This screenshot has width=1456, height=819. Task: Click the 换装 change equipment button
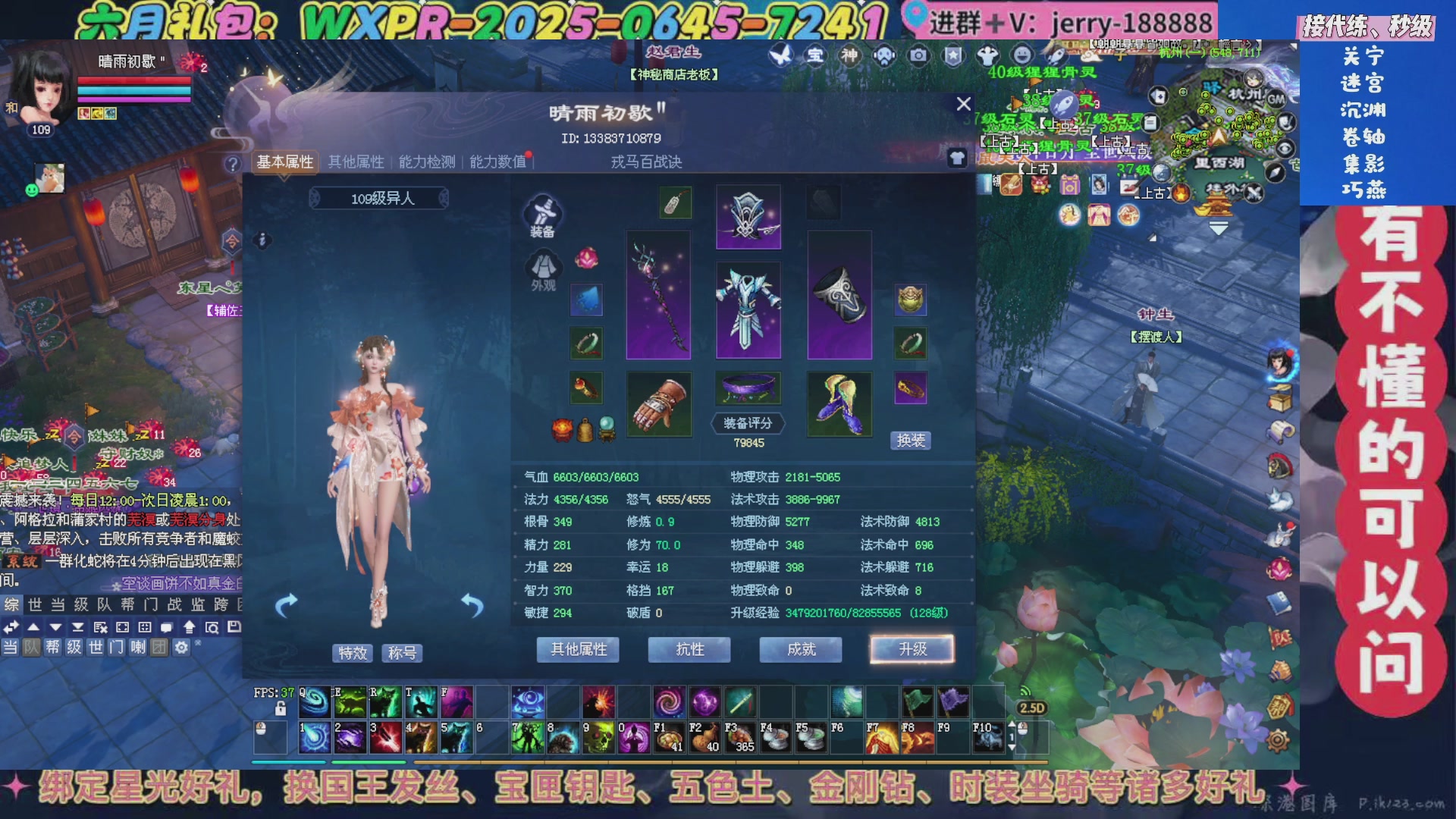[x=910, y=440]
